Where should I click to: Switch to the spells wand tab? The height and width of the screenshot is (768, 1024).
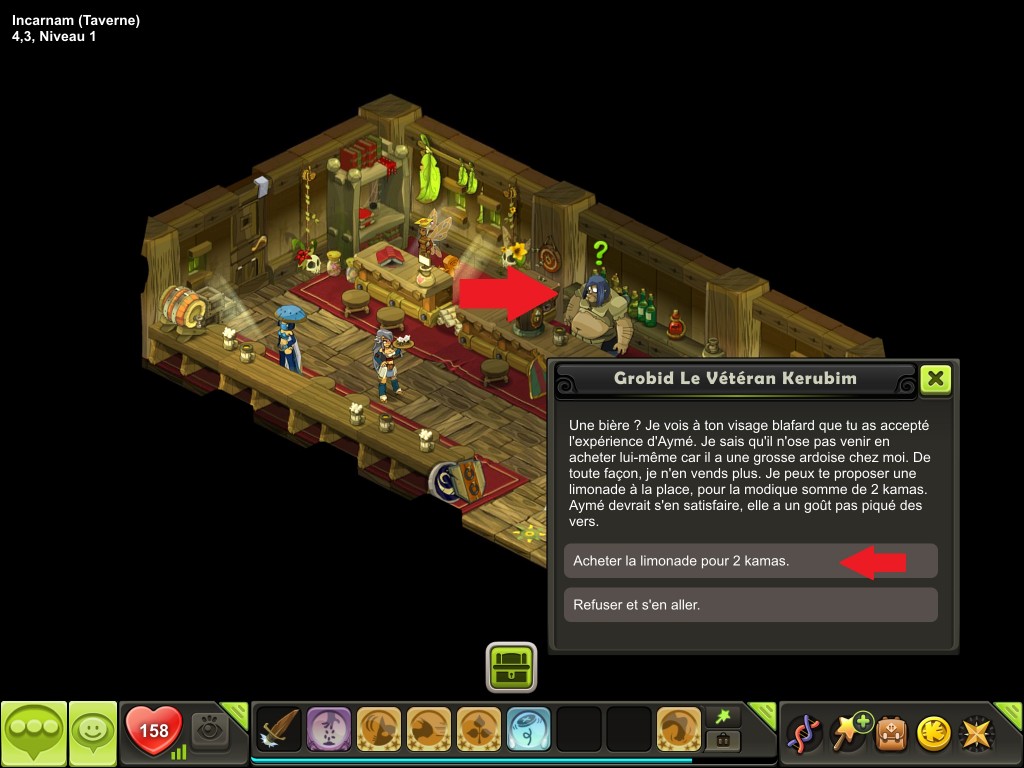(x=723, y=716)
